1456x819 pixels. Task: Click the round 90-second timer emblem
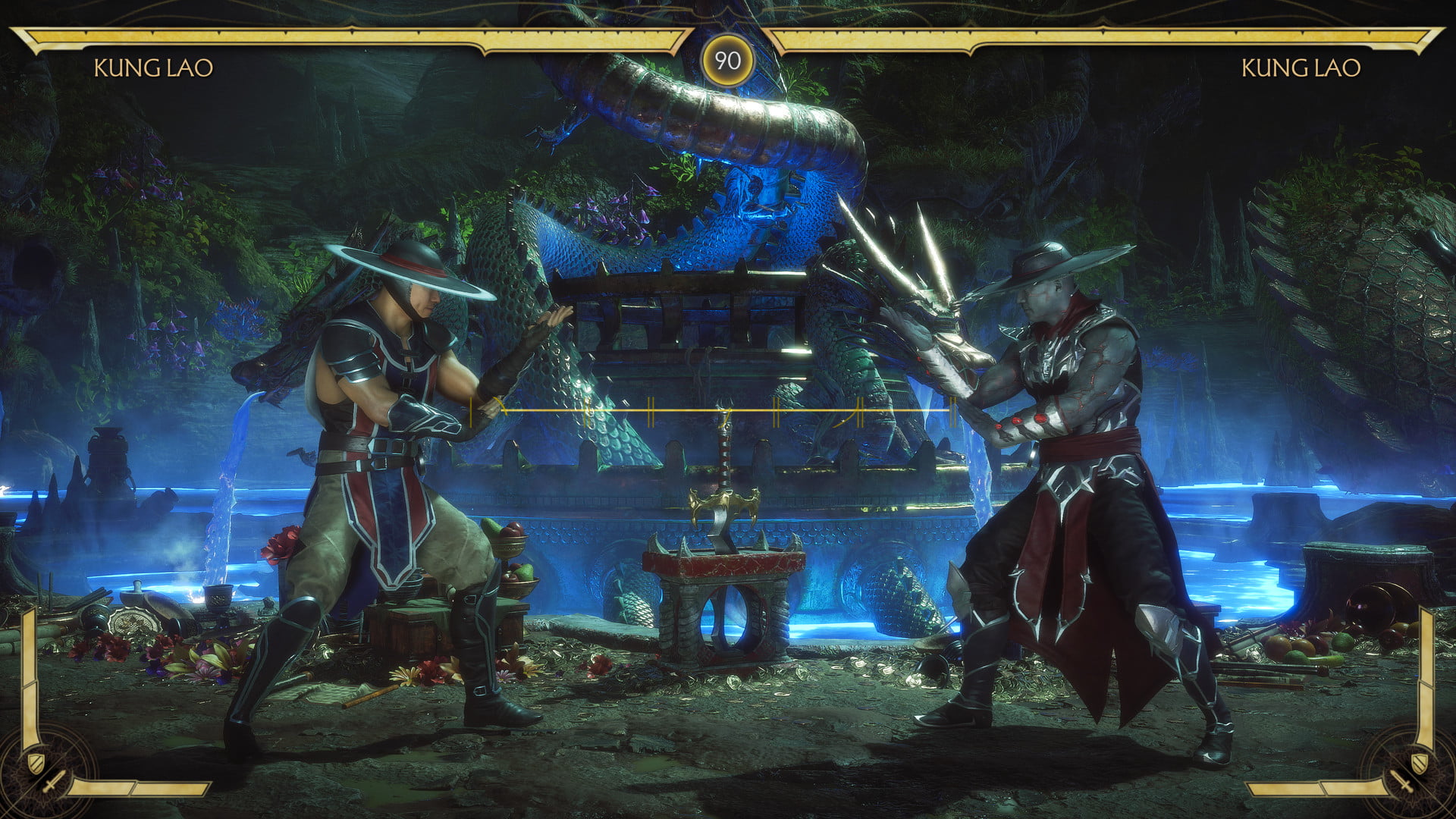(x=728, y=61)
